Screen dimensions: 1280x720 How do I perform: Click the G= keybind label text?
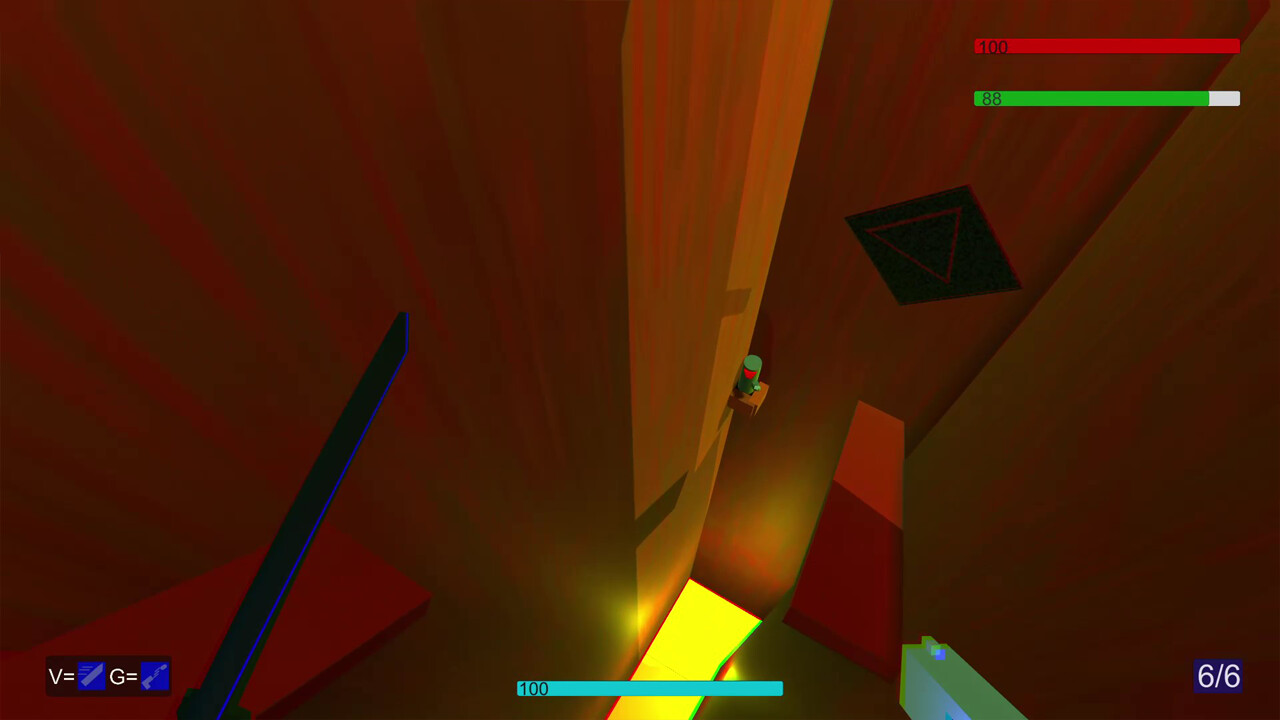126,676
